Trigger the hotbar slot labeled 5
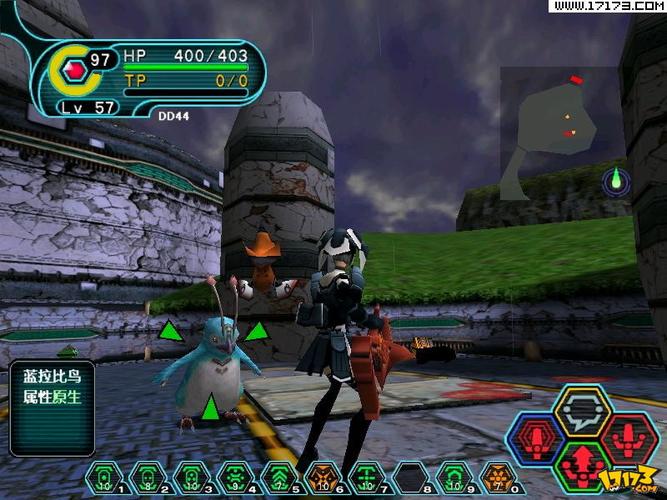 pyautogui.click(x=278, y=476)
